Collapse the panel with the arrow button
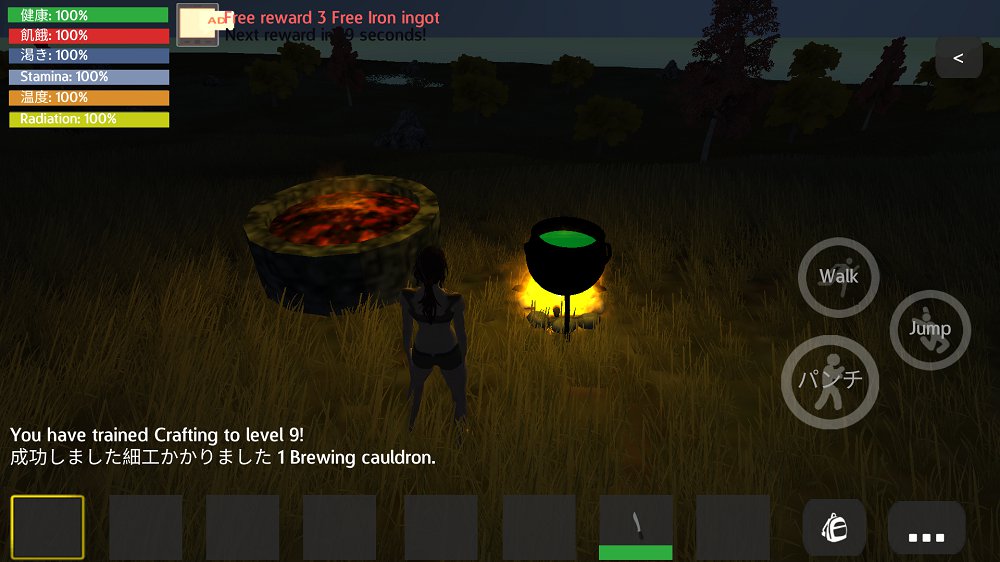 coord(958,58)
